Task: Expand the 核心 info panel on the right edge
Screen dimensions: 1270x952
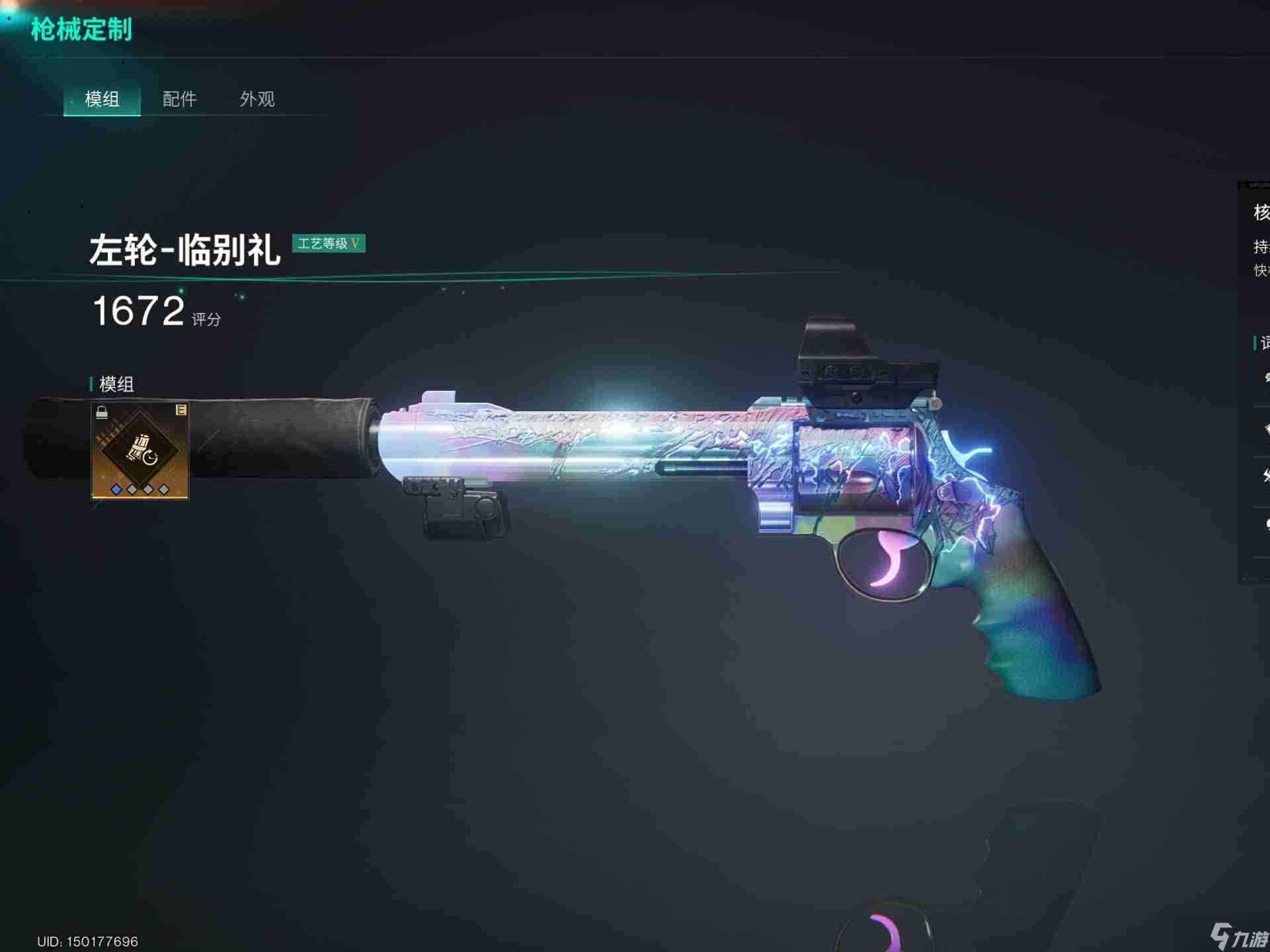Action: tap(1260, 212)
